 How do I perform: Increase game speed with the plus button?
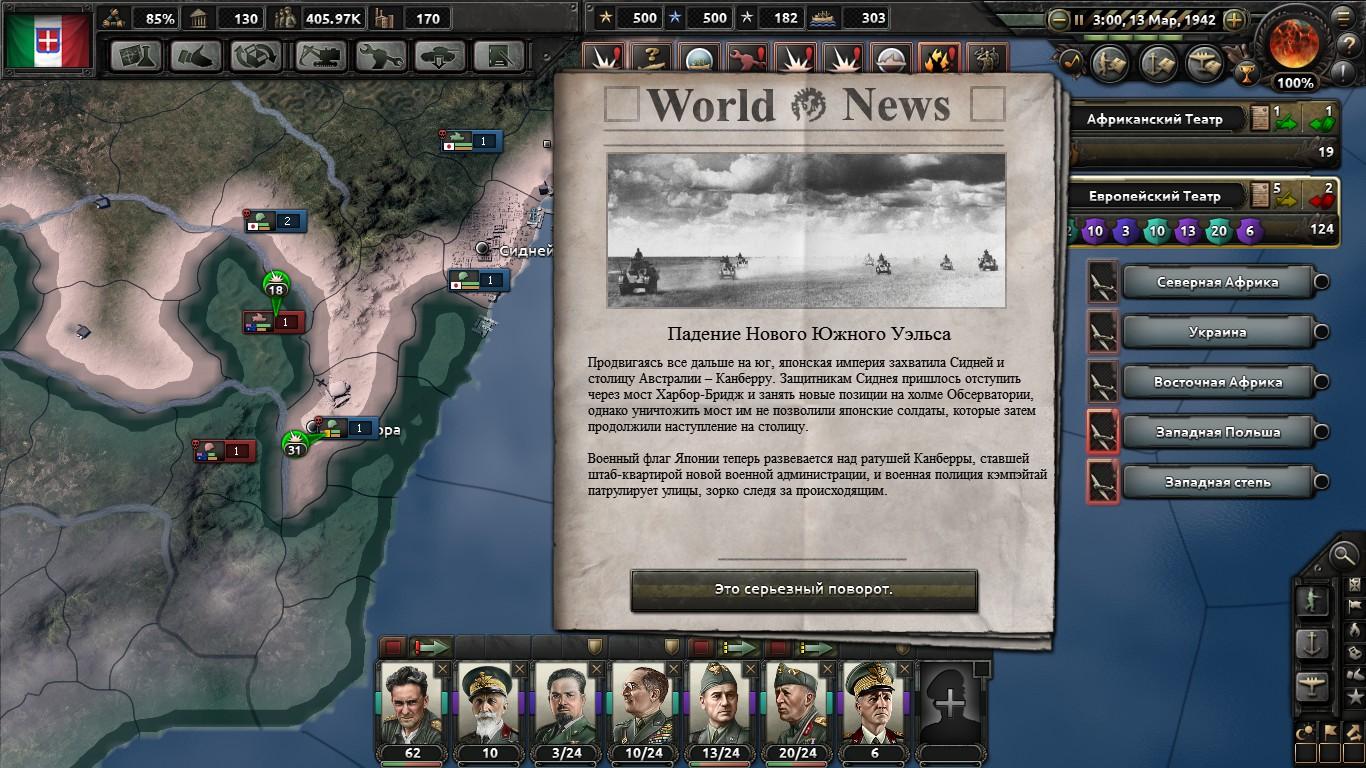point(1235,19)
